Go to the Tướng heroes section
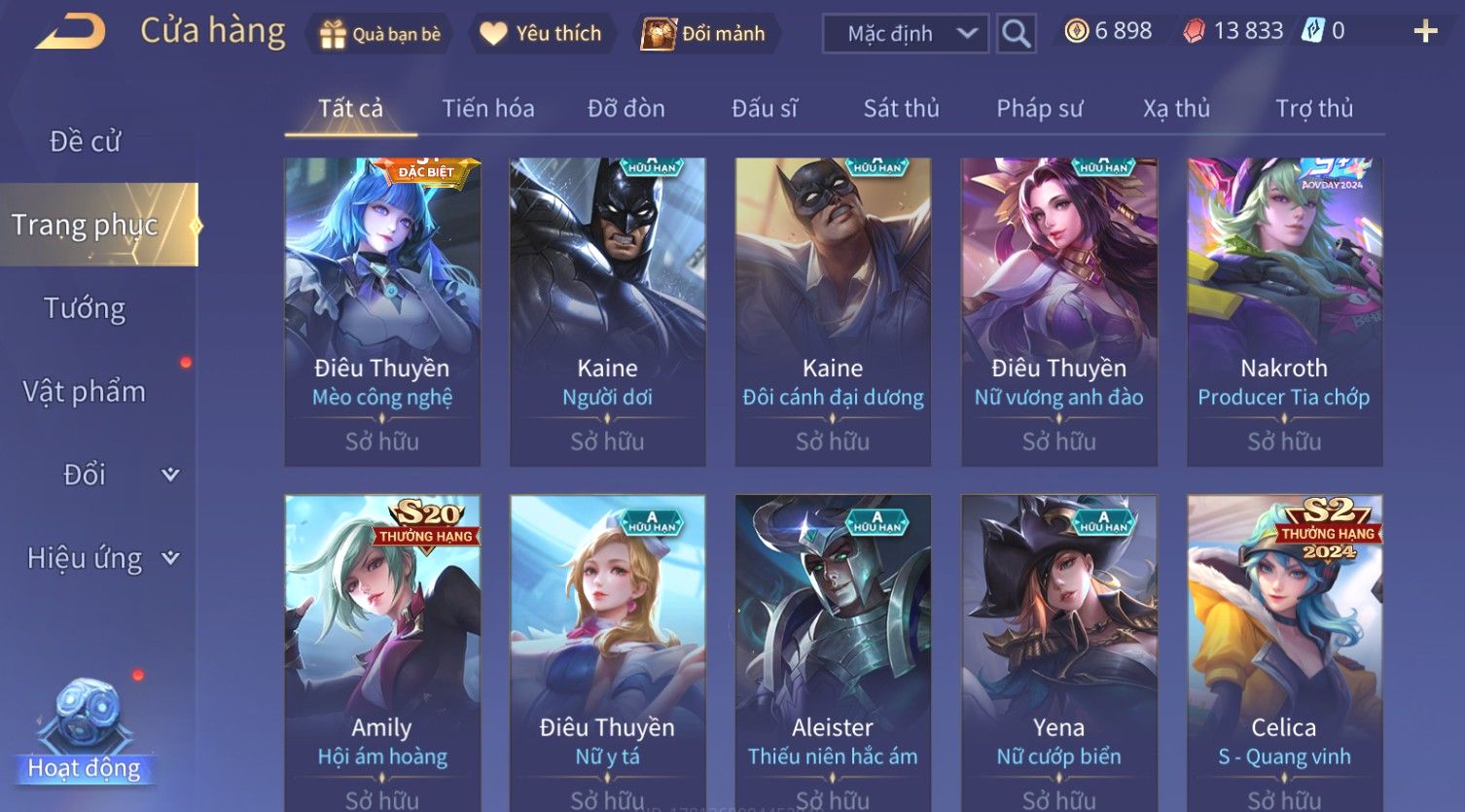1465x812 pixels. 85,308
